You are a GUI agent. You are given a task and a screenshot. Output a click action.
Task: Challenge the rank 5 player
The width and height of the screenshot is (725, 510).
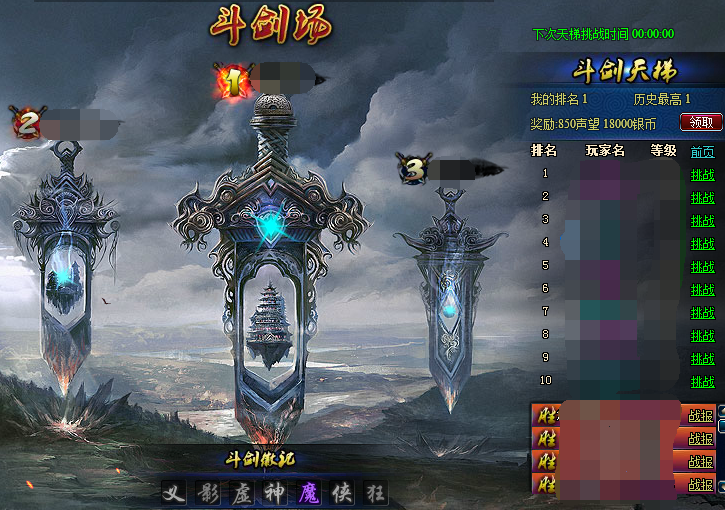coord(703,266)
